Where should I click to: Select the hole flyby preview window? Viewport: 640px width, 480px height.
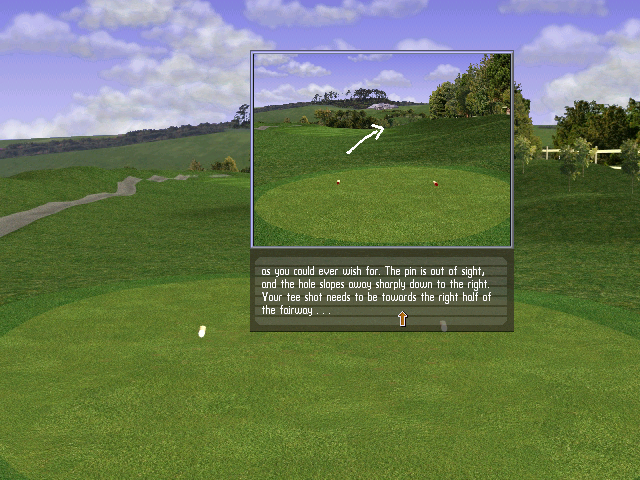[382, 149]
